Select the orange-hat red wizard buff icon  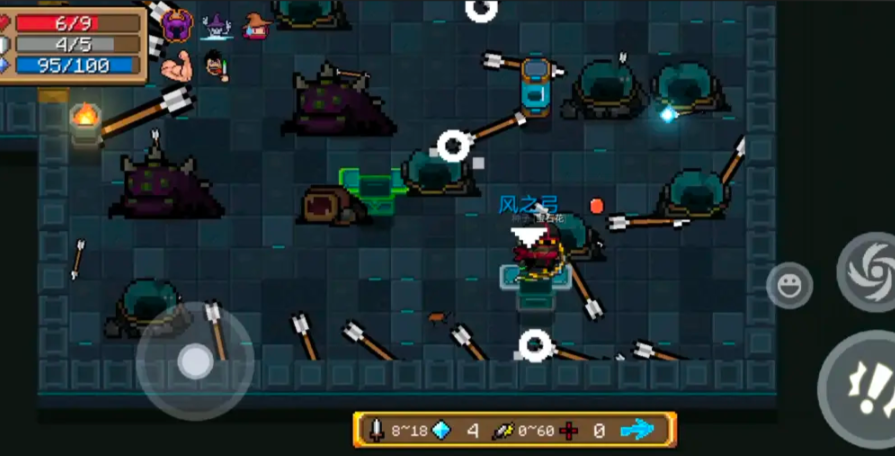[x=257, y=26]
